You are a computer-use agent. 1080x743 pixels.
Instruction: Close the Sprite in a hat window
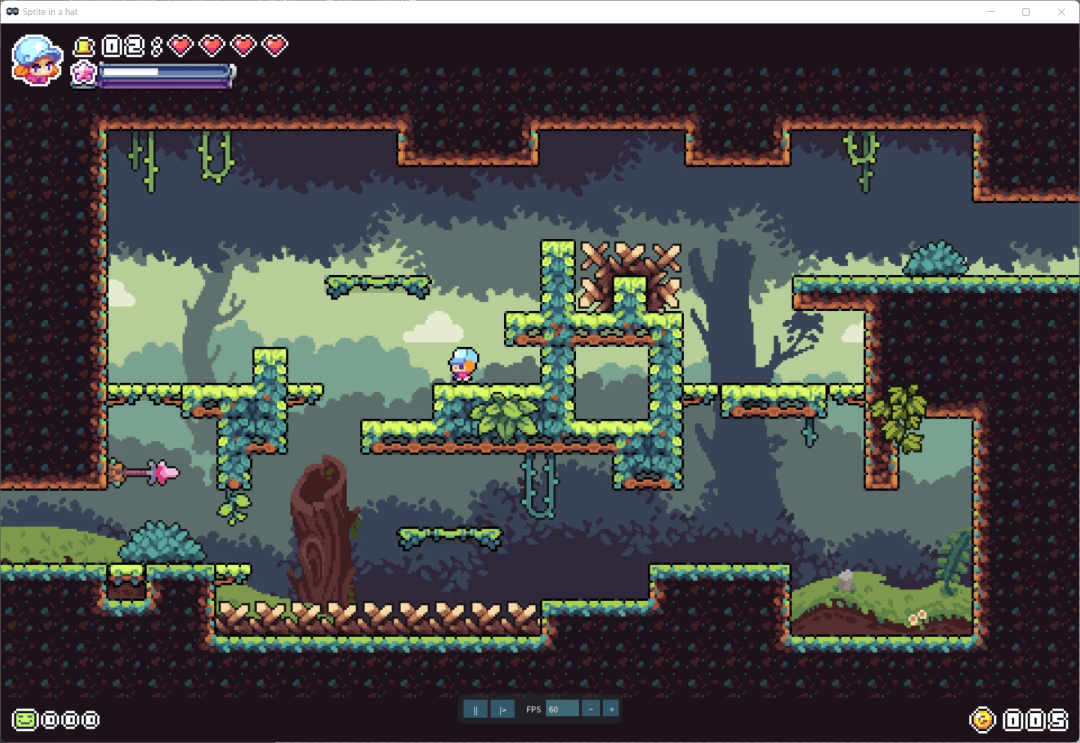pos(1061,11)
